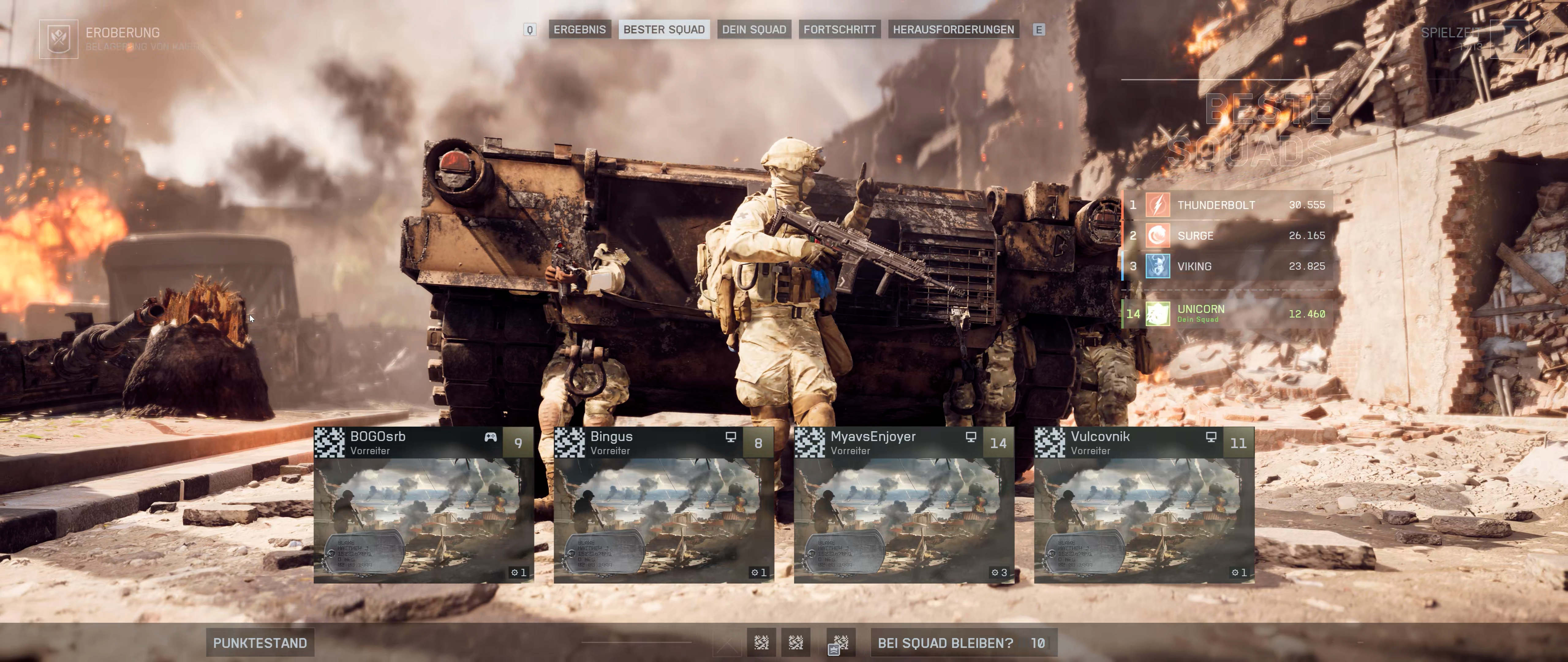Select the Unicorn squad row
Screen dimensions: 1568x662
(x=1227, y=314)
